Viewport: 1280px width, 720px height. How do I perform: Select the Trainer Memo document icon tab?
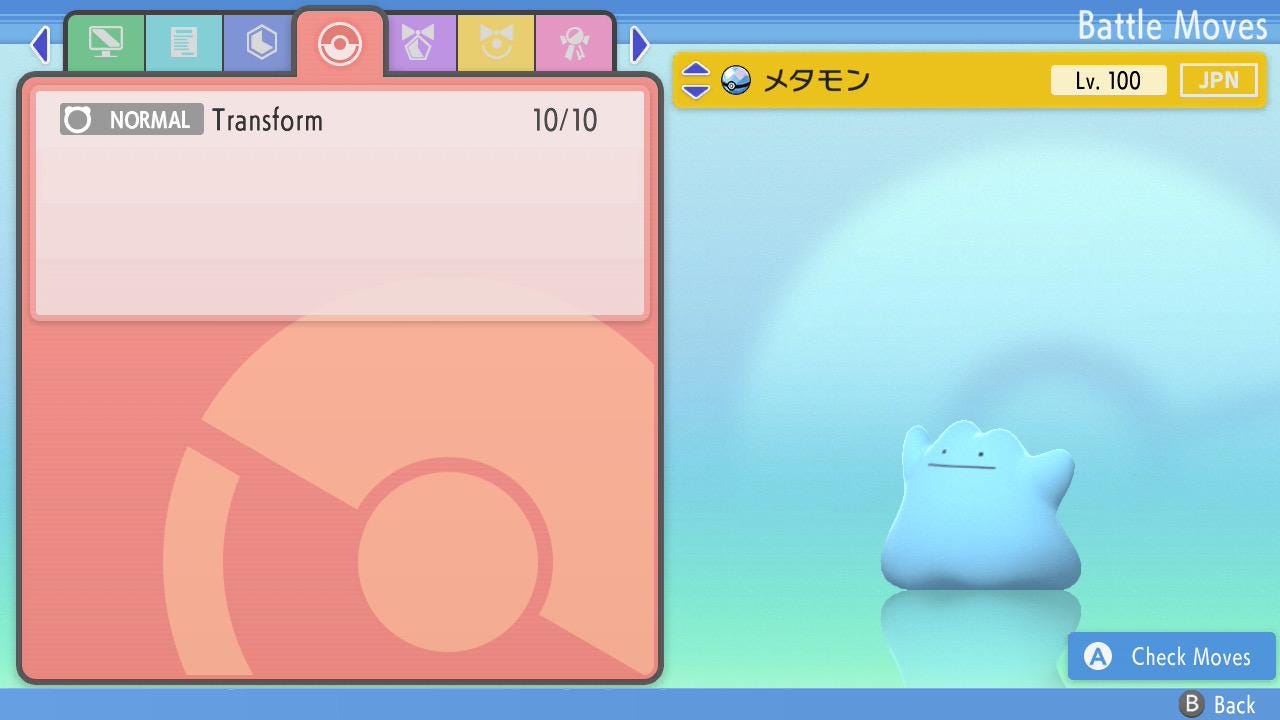click(x=184, y=42)
